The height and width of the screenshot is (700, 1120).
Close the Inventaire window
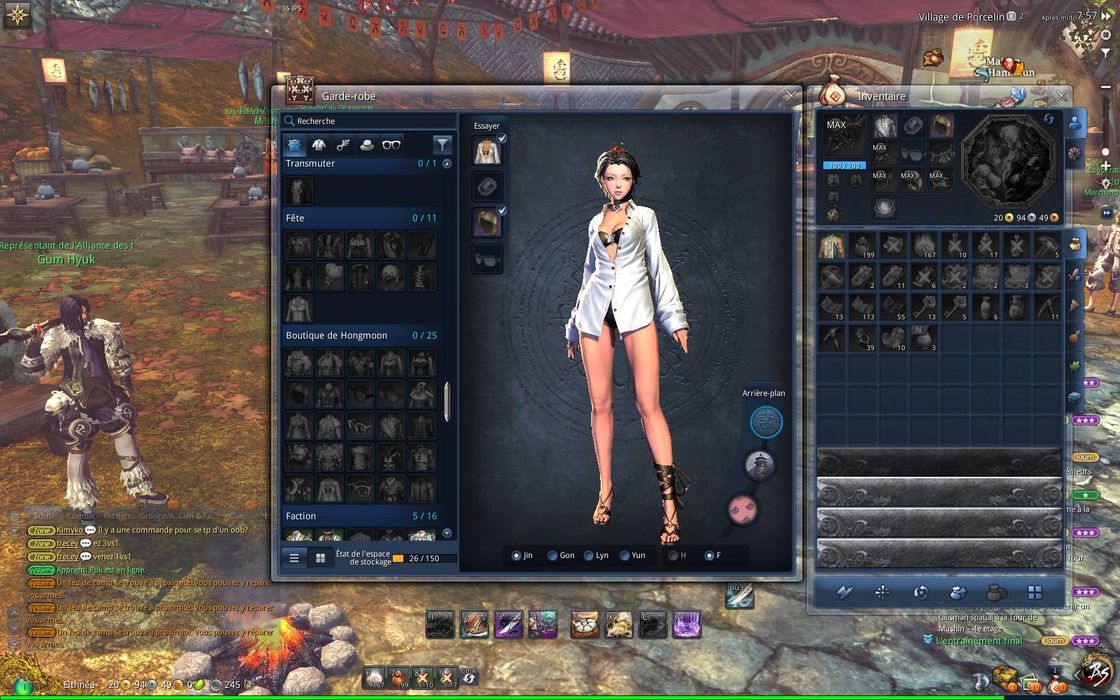tap(1062, 96)
